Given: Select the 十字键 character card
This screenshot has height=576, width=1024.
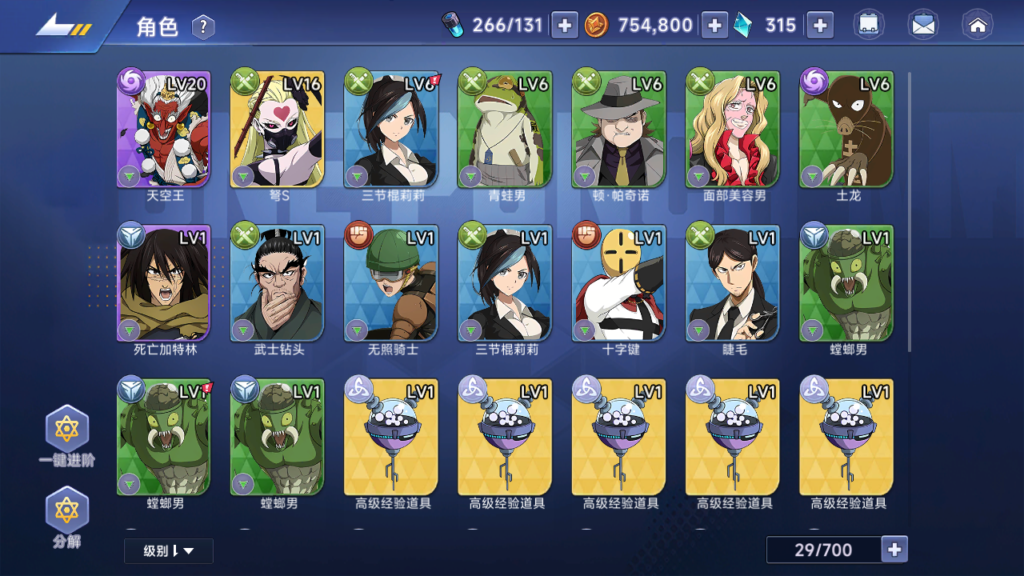Looking at the screenshot, I should (620, 283).
